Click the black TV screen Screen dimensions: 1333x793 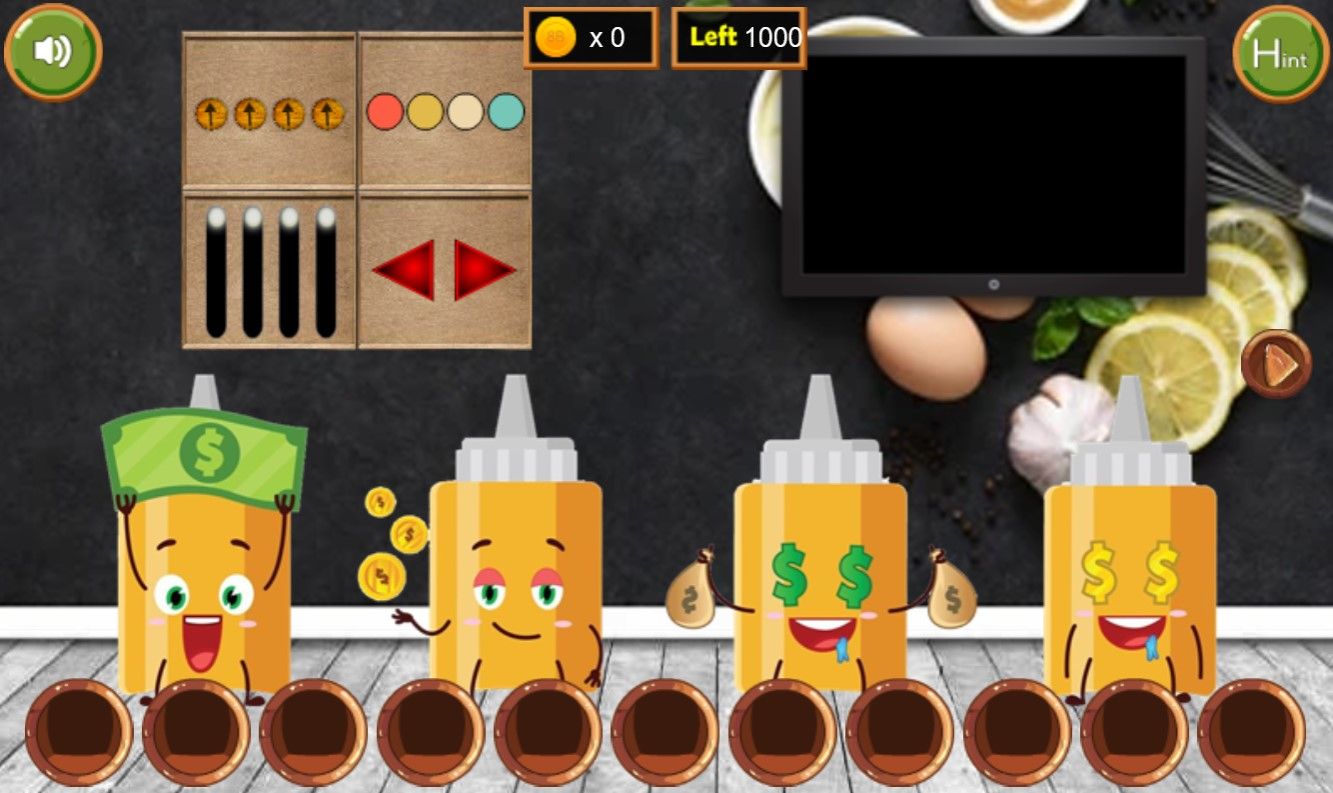click(x=993, y=164)
